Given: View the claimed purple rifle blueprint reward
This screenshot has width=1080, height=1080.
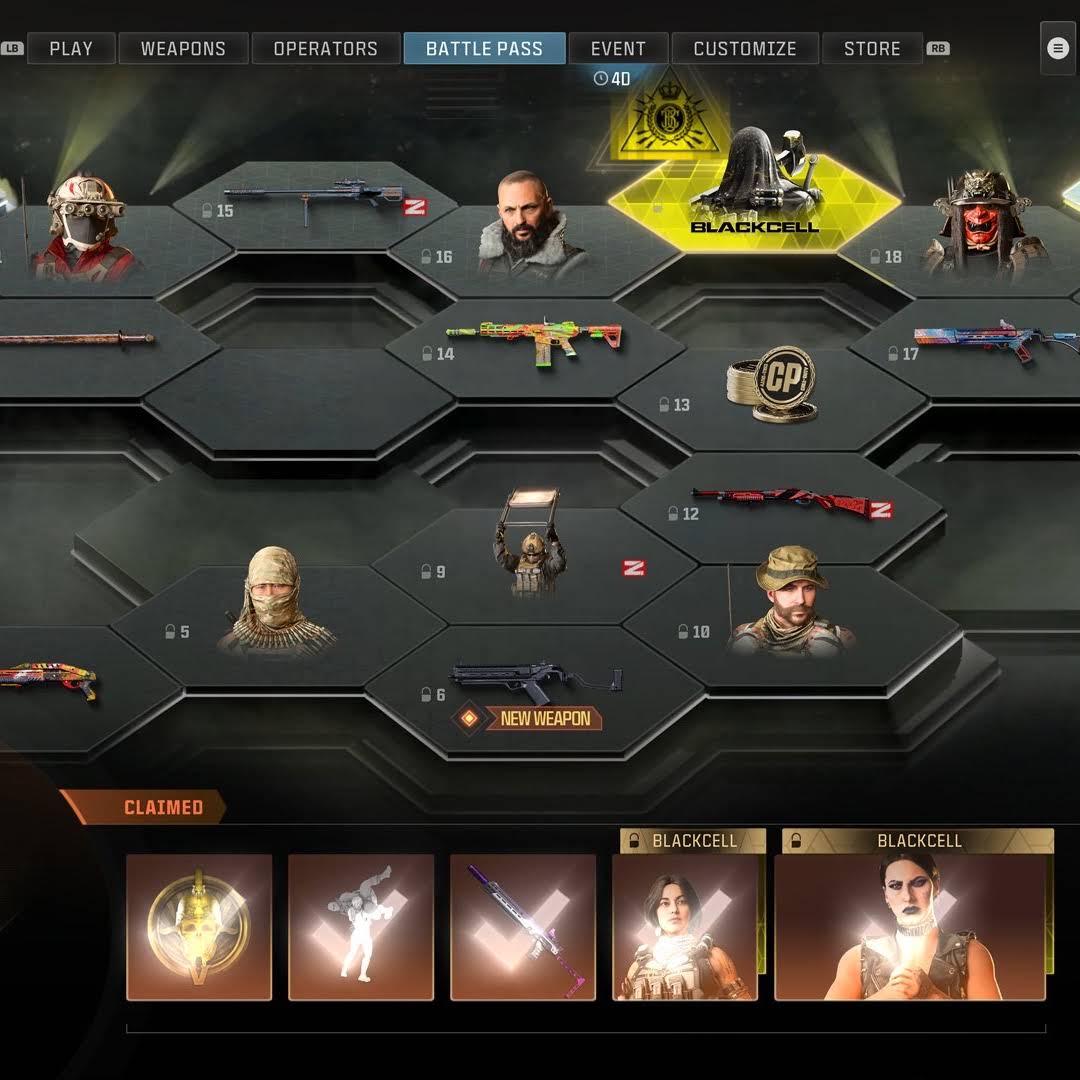Looking at the screenshot, I should [523, 927].
